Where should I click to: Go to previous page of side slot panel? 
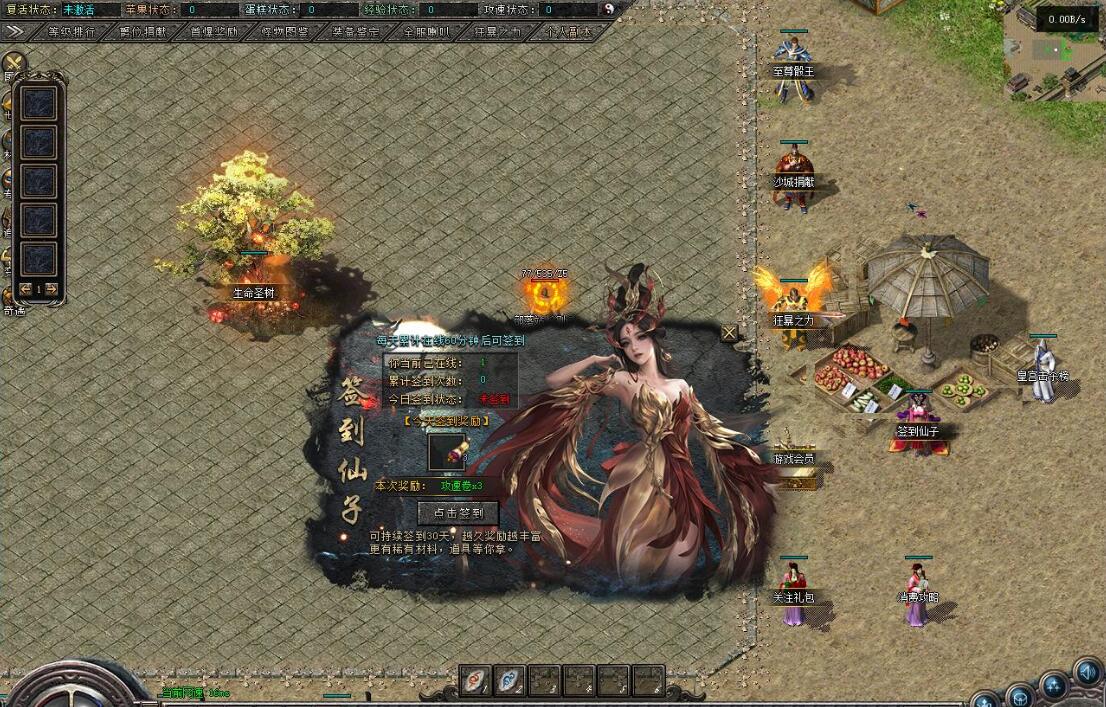pos(25,290)
